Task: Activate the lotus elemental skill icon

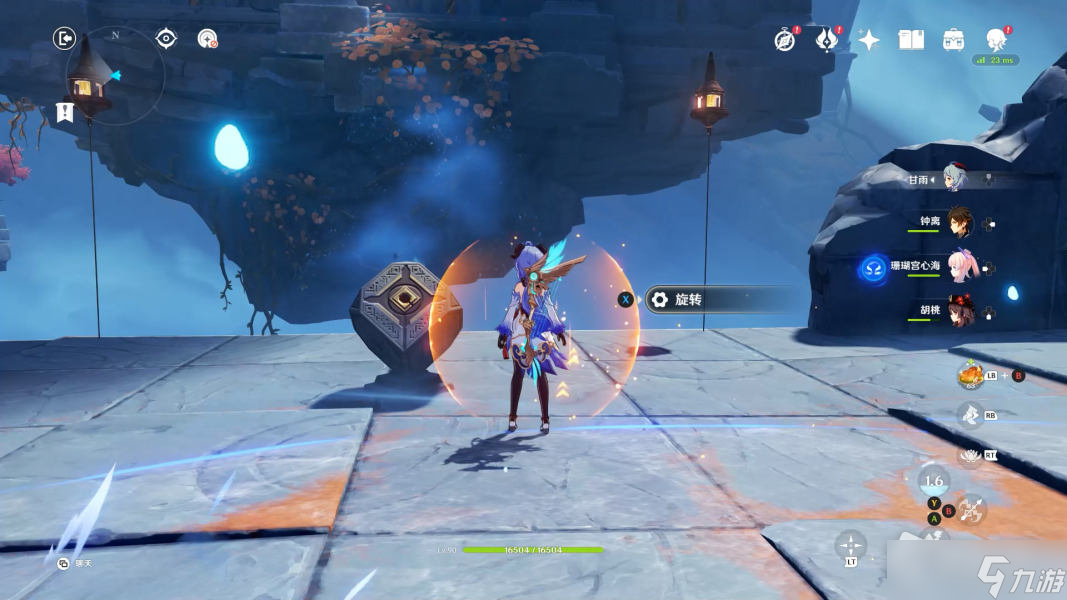Action: point(968,455)
